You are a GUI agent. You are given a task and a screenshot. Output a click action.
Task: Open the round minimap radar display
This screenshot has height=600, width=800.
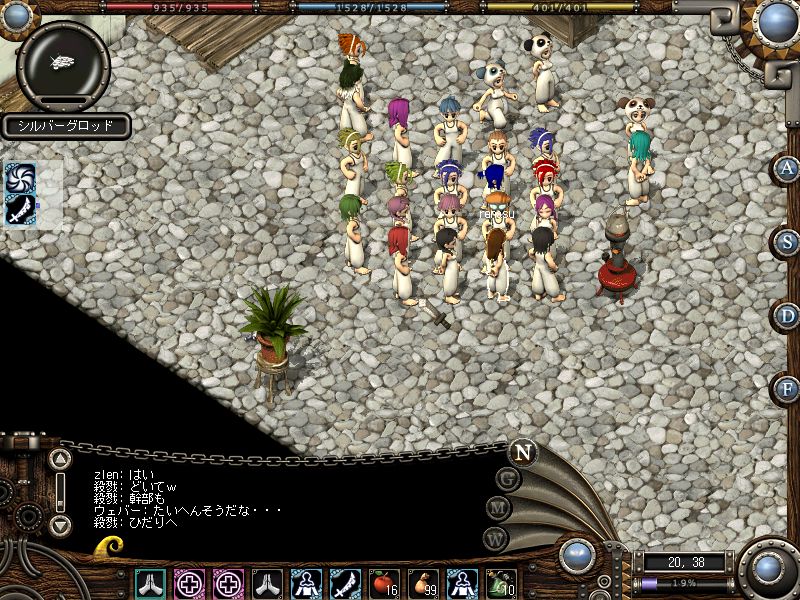pos(64,62)
